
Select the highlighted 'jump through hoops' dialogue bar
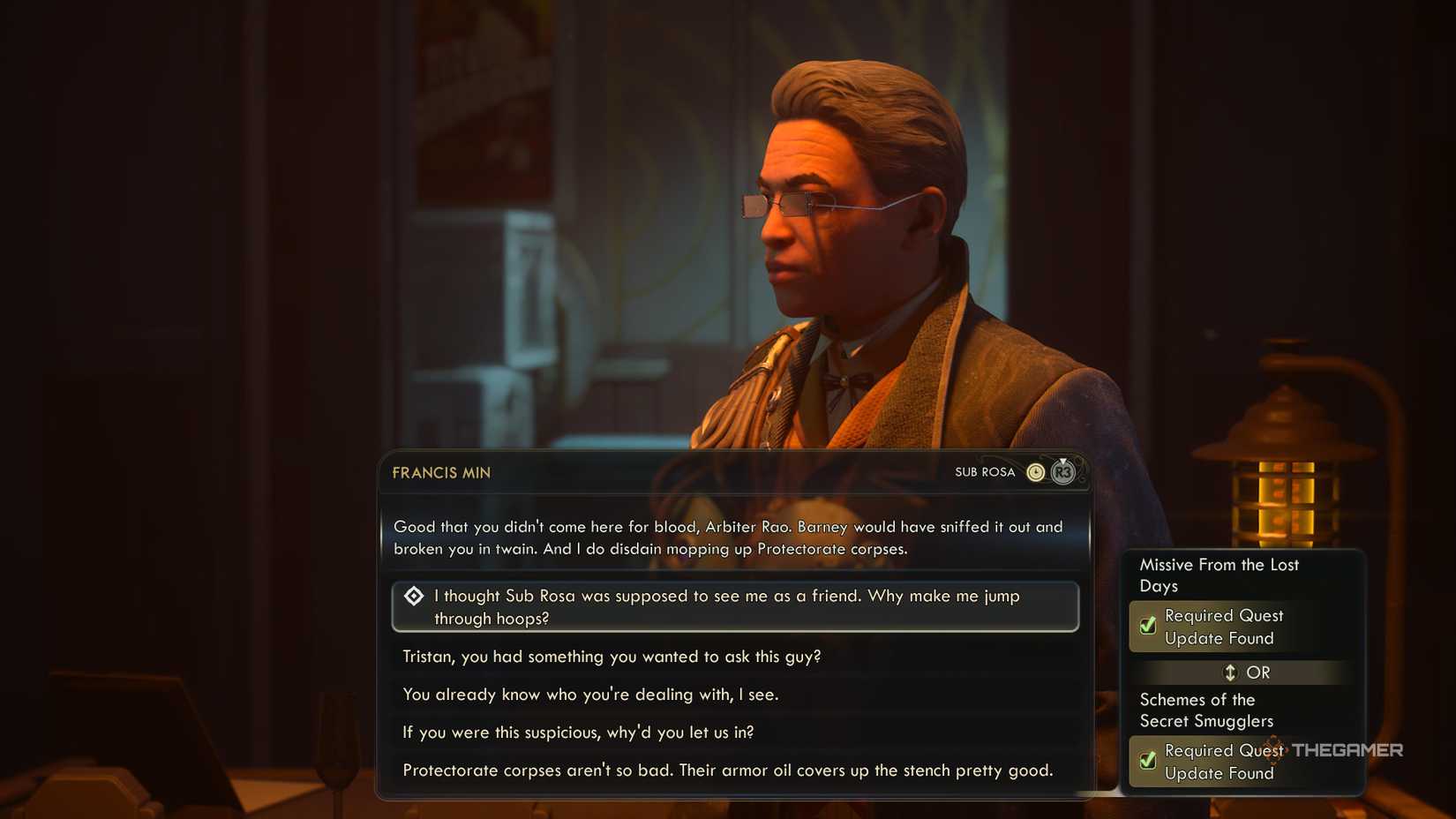(735, 607)
